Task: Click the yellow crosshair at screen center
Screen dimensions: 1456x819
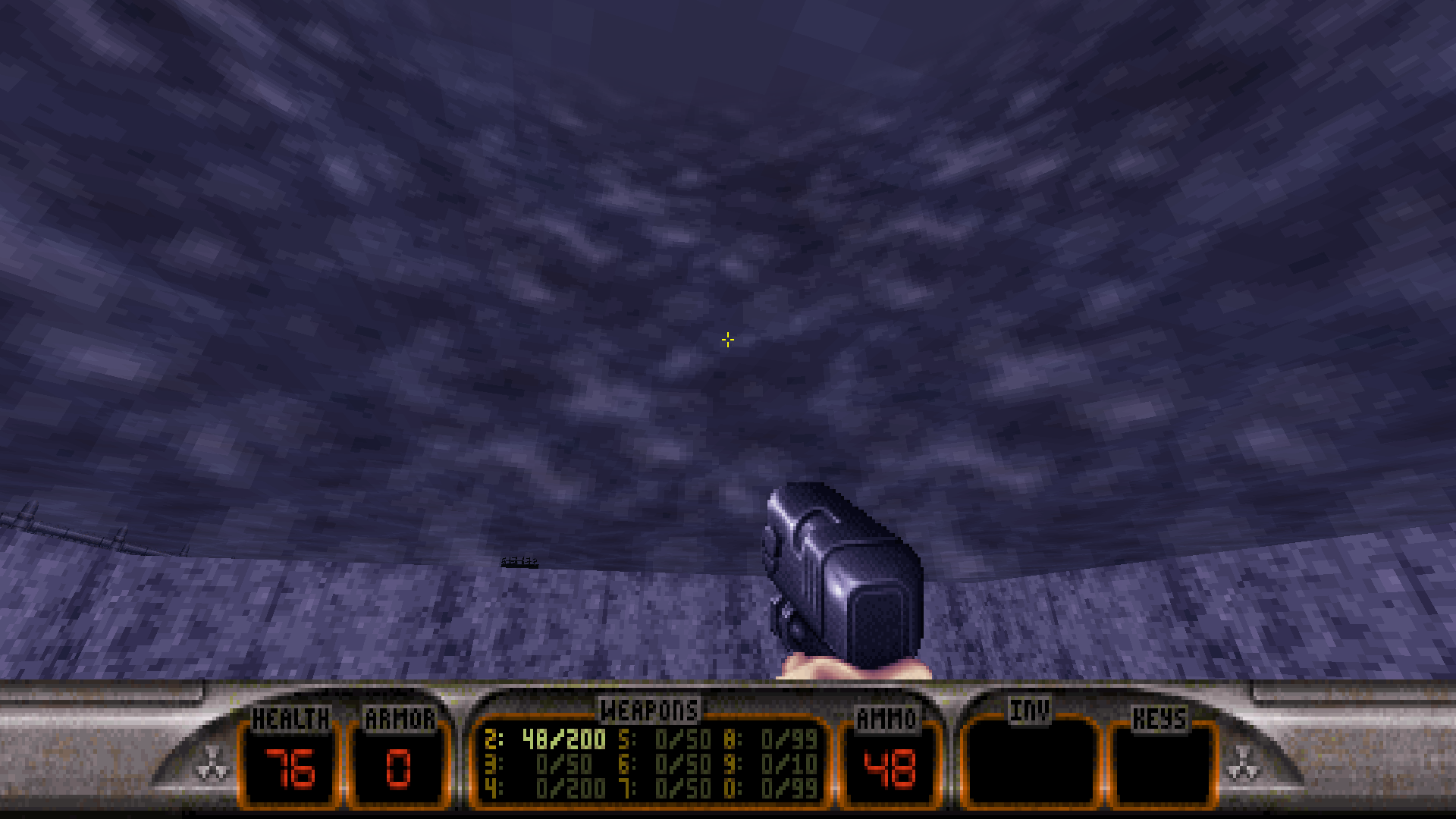Action: (x=727, y=339)
